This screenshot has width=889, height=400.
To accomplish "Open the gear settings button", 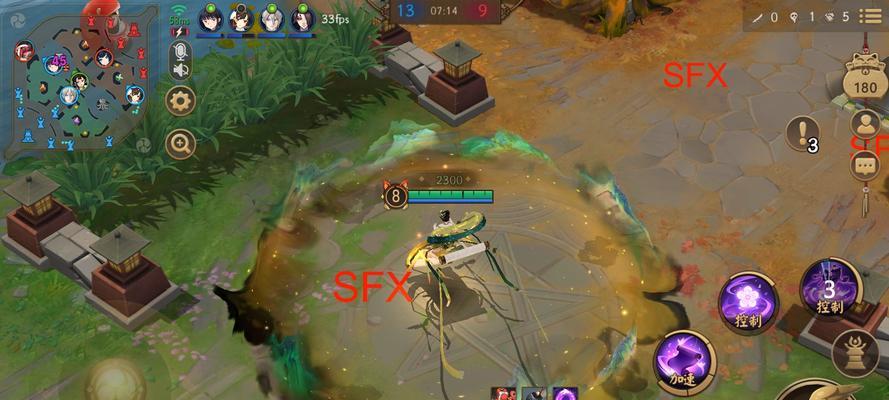I will point(180,100).
